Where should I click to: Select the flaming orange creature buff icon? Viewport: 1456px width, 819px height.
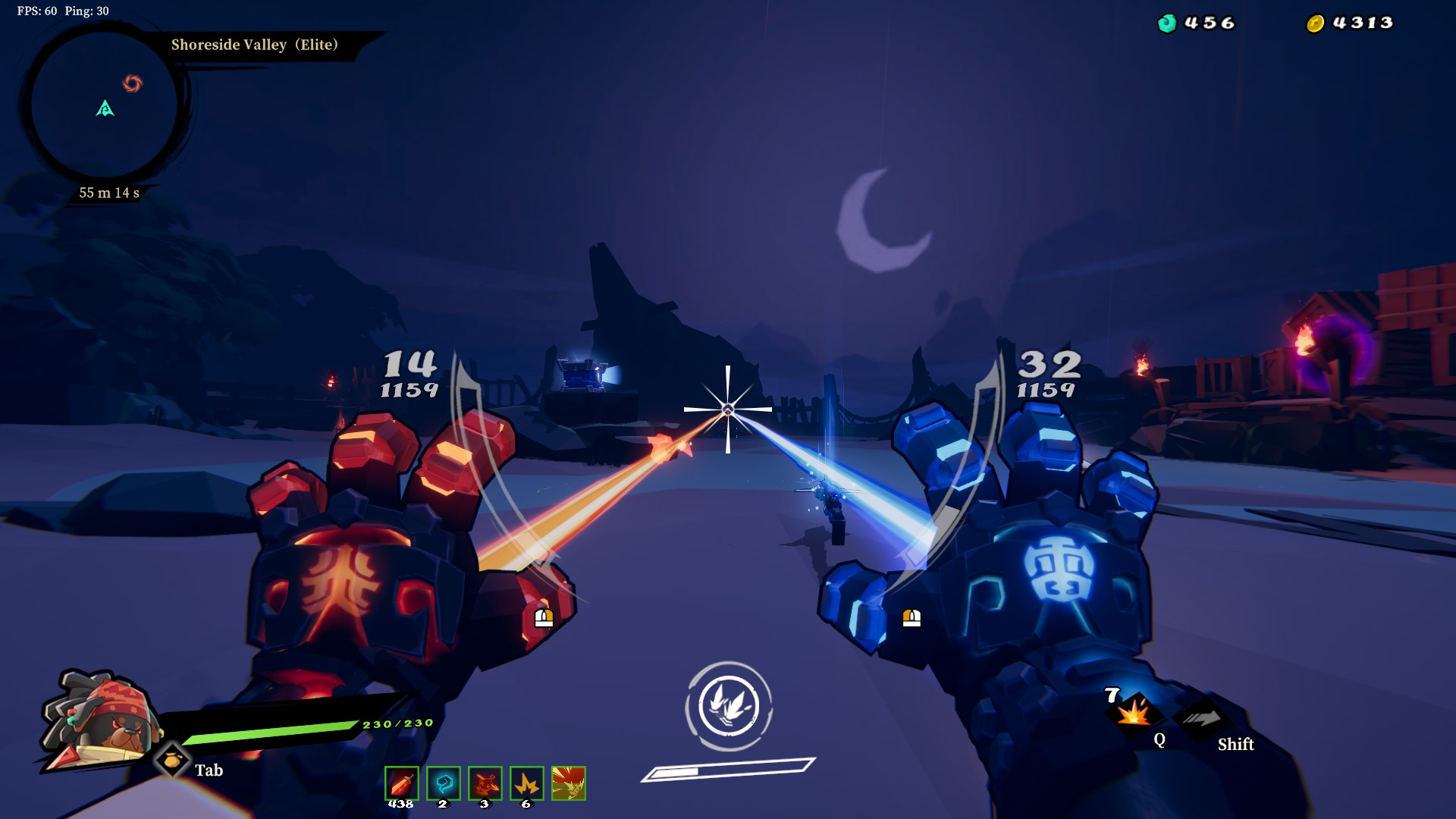pyautogui.click(x=485, y=783)
